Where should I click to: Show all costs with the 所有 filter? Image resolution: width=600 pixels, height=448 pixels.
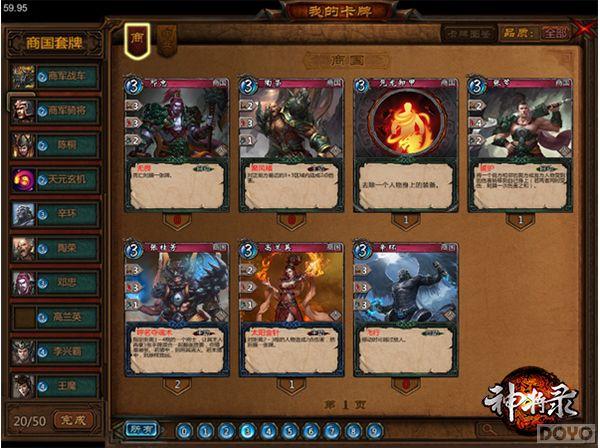pyautogui.click(x=142, y=430)
